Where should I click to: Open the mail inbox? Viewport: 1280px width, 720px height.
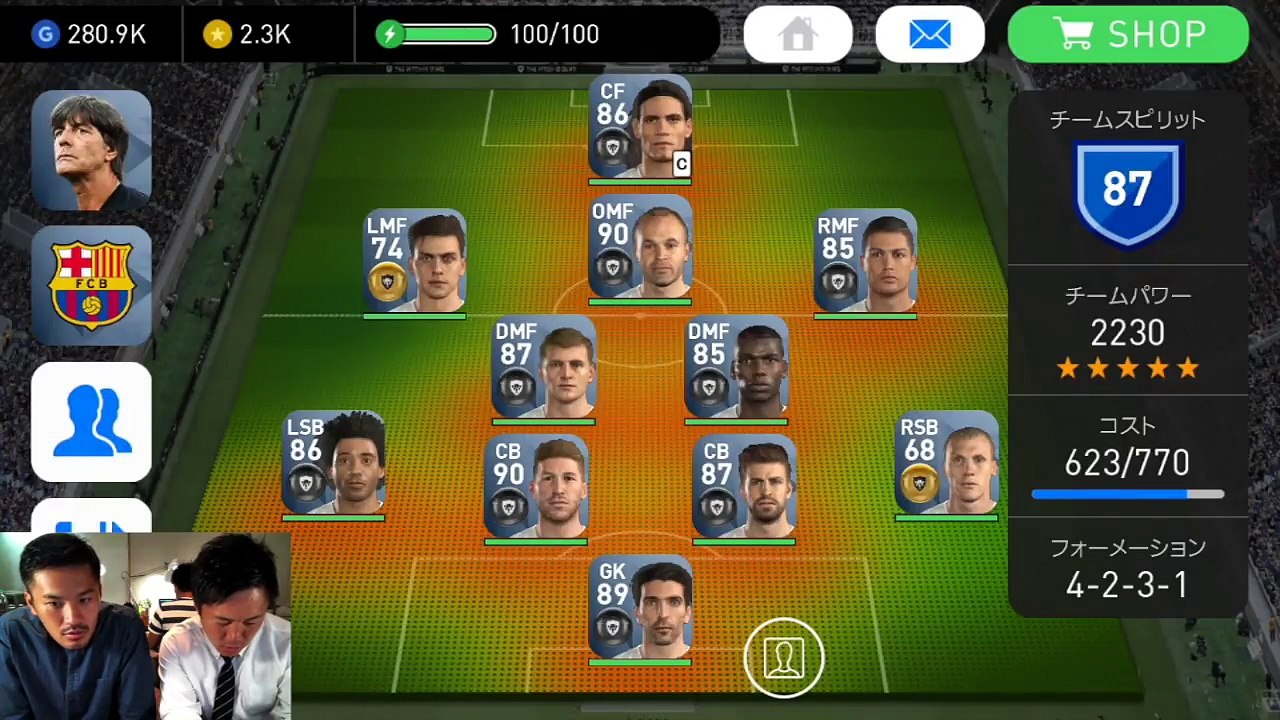pos(930,35)
